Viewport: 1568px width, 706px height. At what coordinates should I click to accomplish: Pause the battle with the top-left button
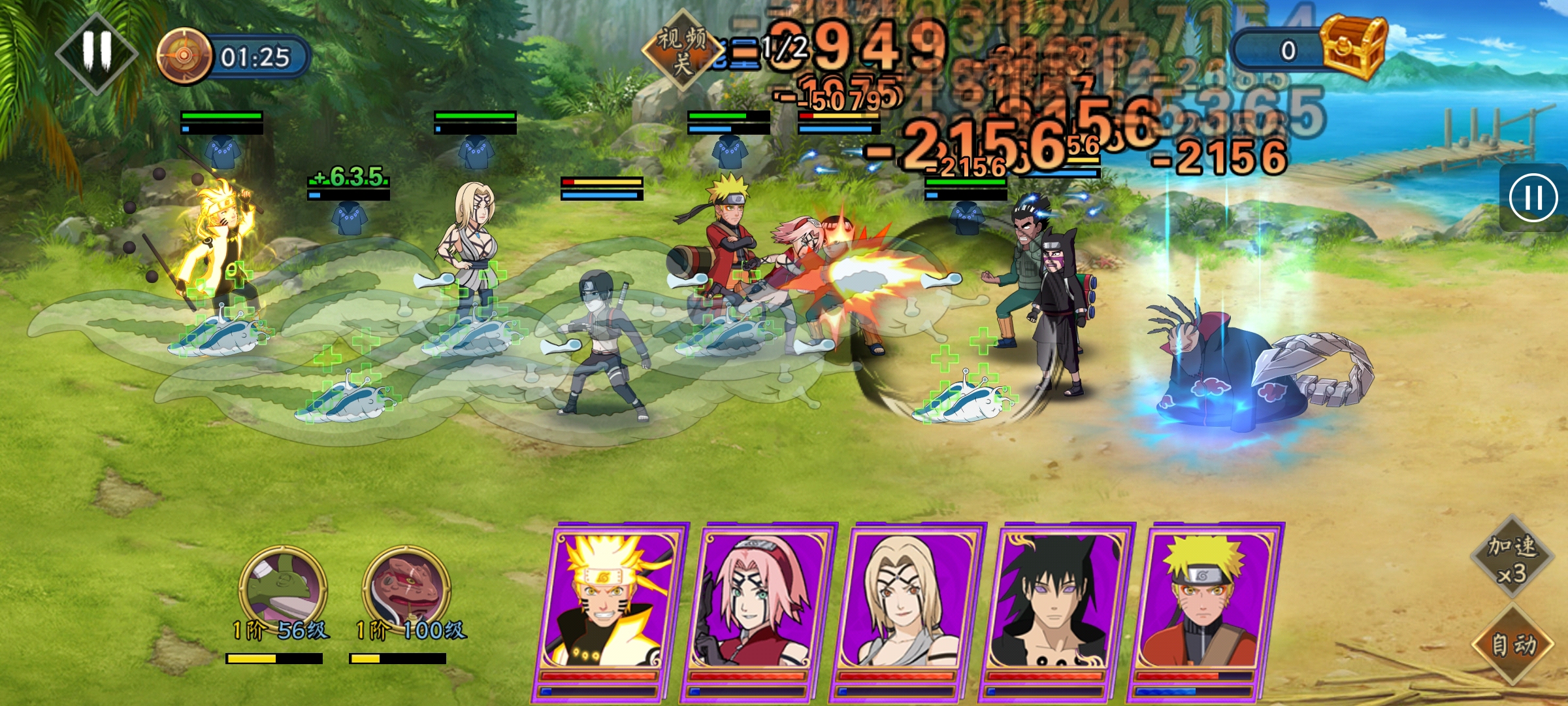(x=97, y=52)
